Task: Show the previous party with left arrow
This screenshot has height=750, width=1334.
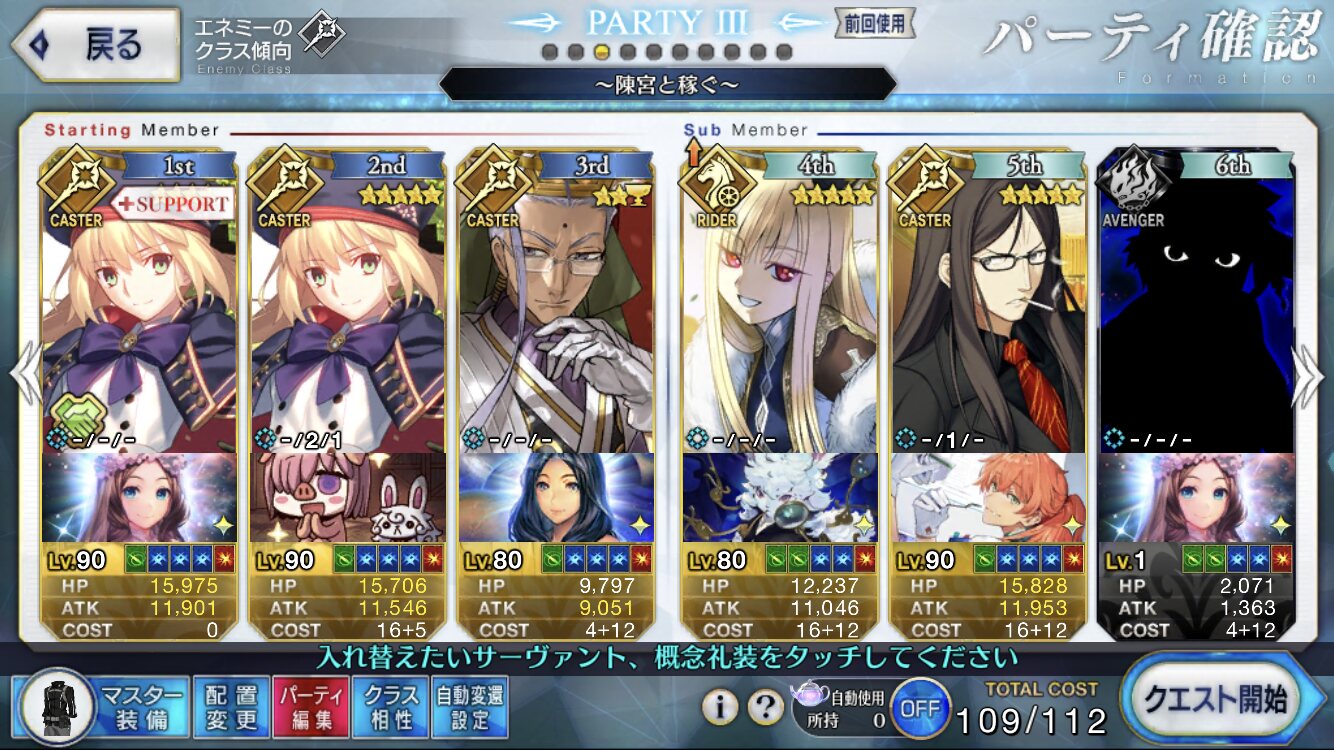Action: [x=24, y=377]
